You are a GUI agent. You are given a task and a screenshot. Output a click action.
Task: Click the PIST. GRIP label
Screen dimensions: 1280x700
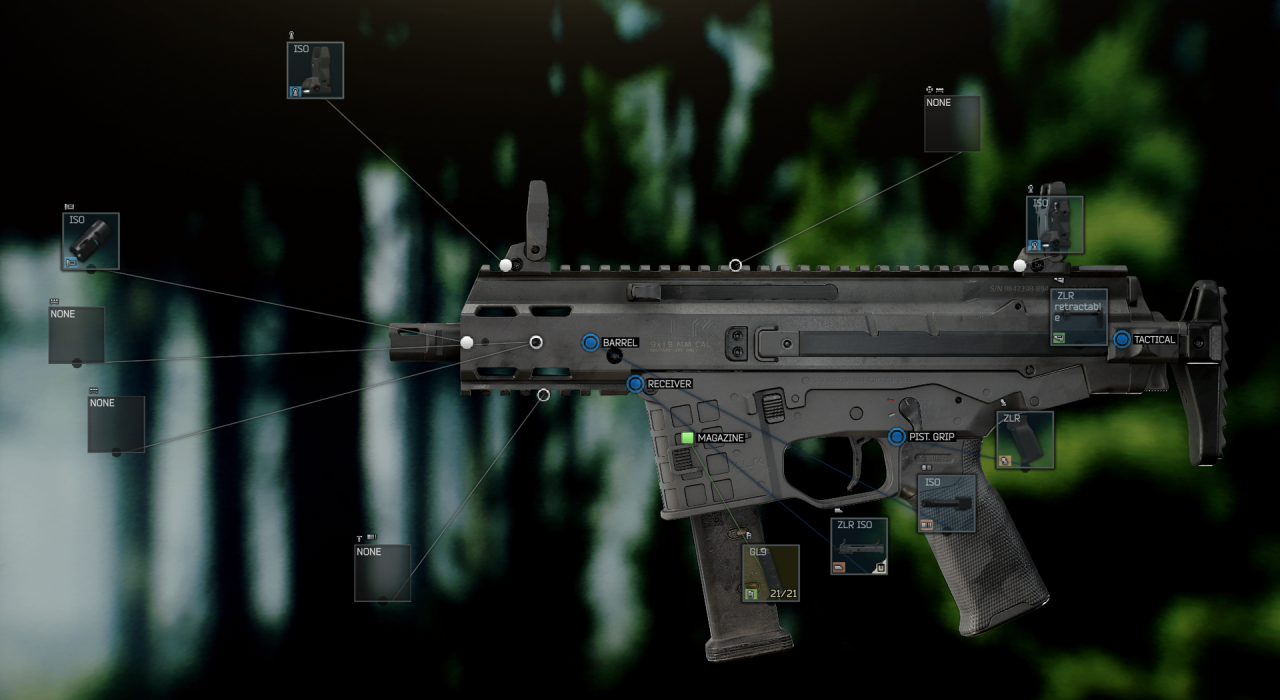(x=931, y=437)
